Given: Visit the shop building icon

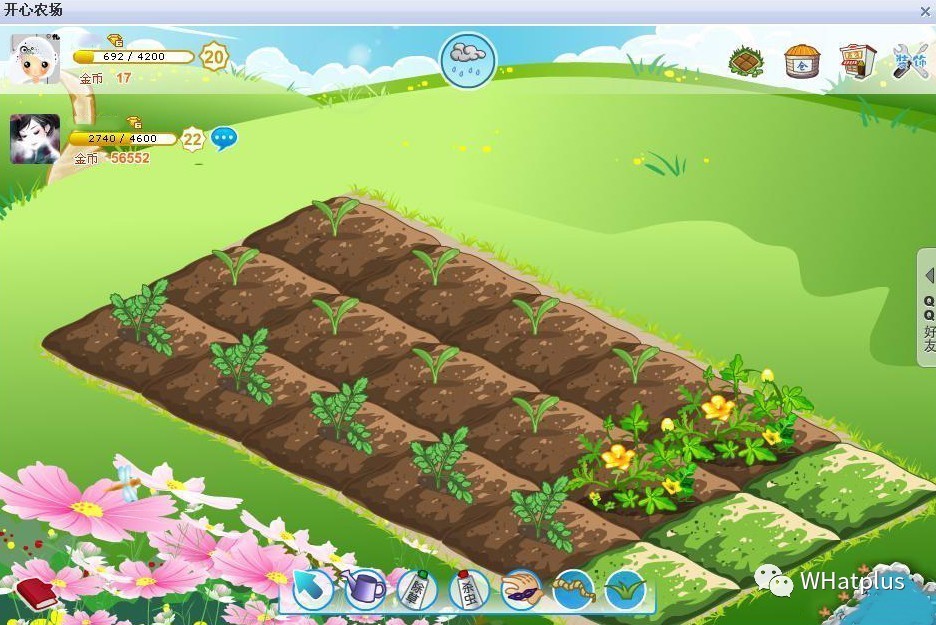Looking at the screenshot, I should tap(857, 61).
